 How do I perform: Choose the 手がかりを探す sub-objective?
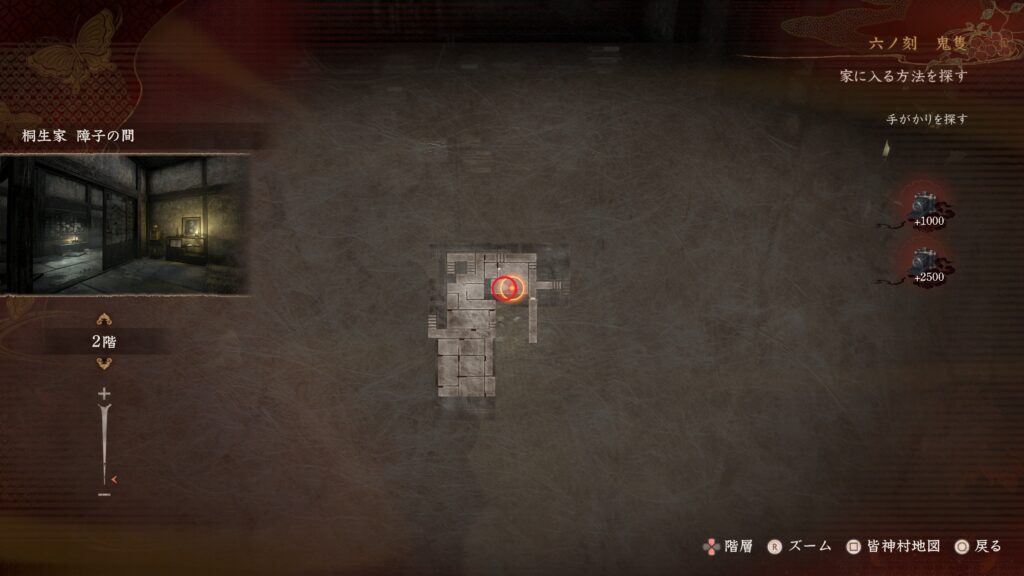coord(926,119)
